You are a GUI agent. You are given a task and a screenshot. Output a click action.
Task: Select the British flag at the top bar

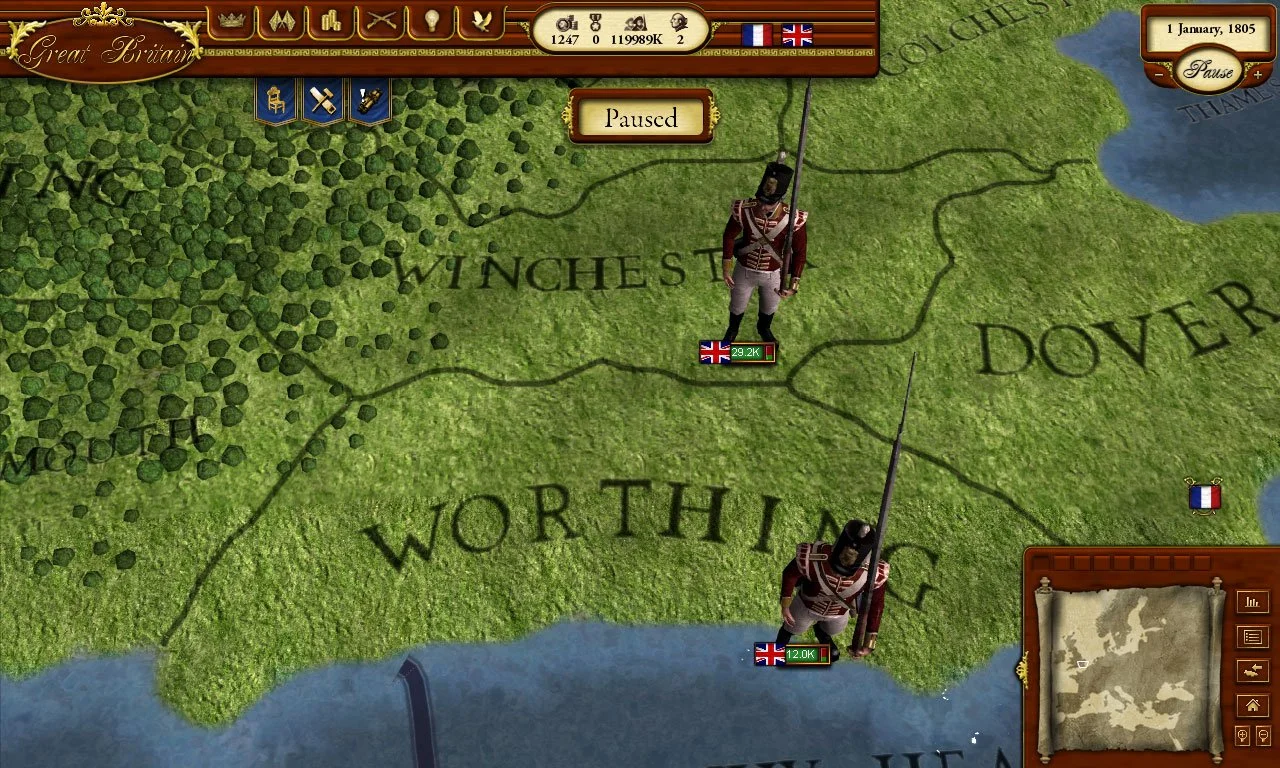click(x=796, y=33)
